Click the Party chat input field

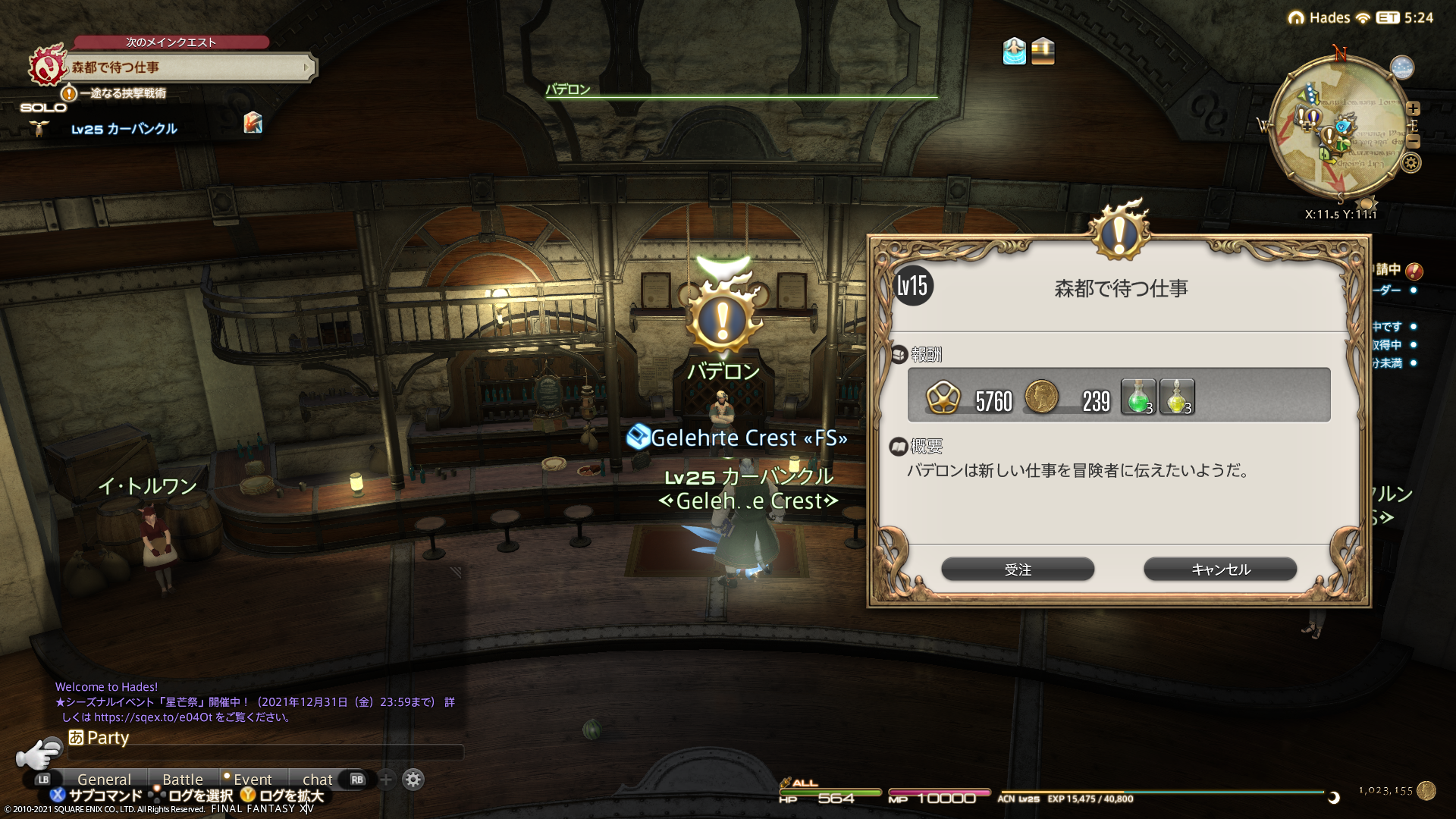point(265,753)
